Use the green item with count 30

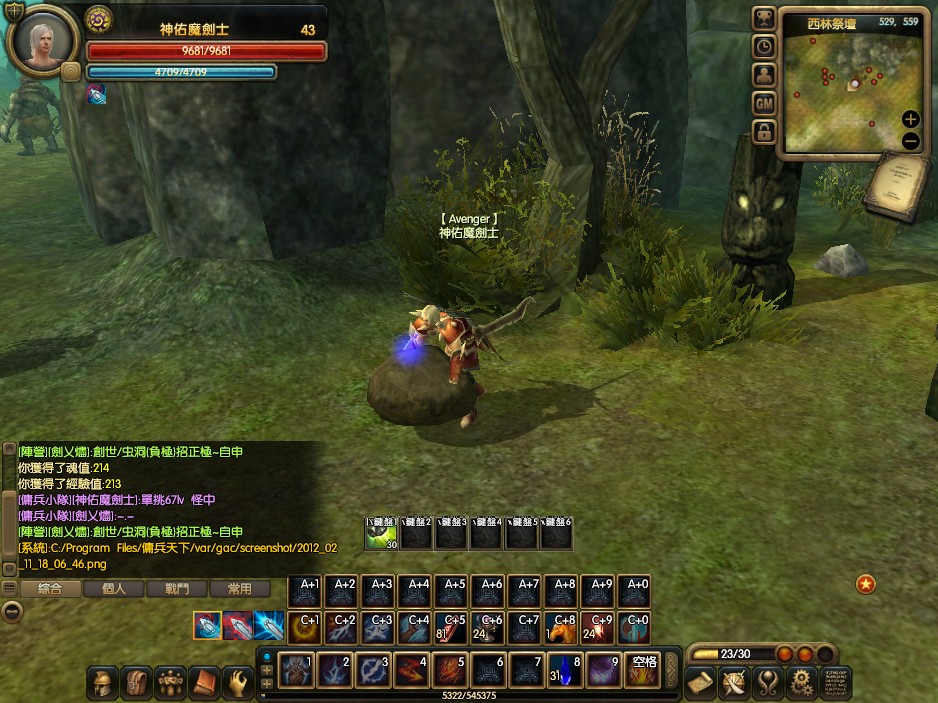point(382,535)
